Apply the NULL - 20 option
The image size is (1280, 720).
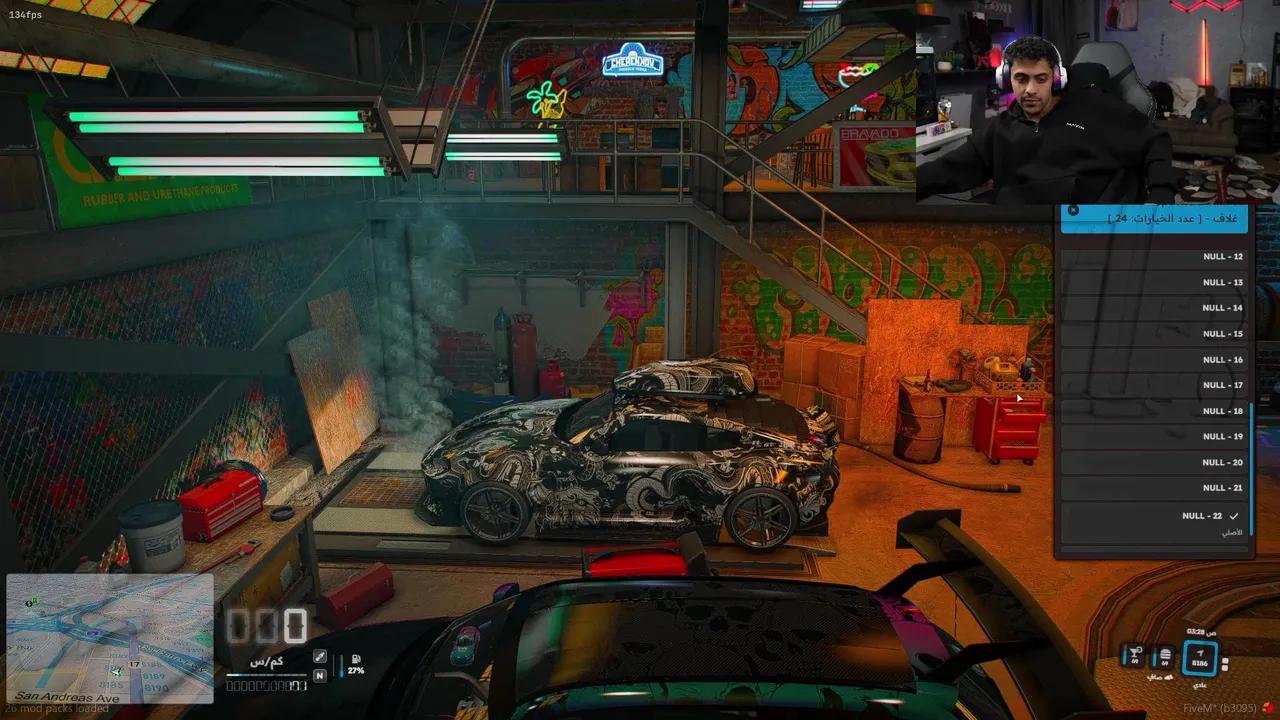click(1153, 463)
